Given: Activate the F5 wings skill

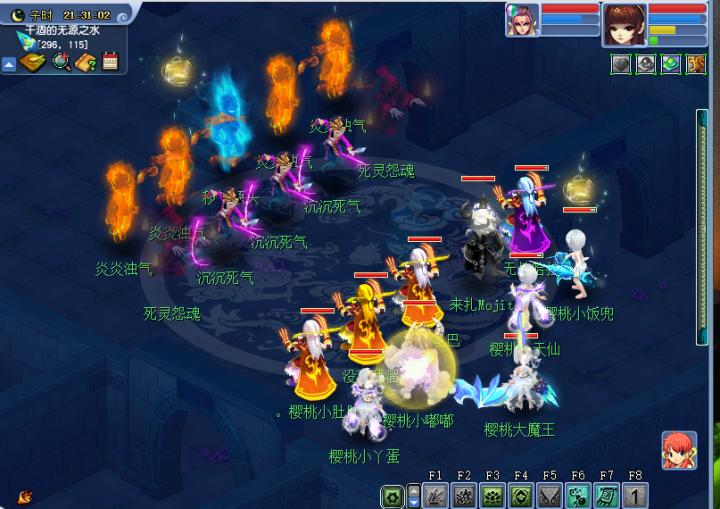Looking at the screenshot, I should coord(549,495).
